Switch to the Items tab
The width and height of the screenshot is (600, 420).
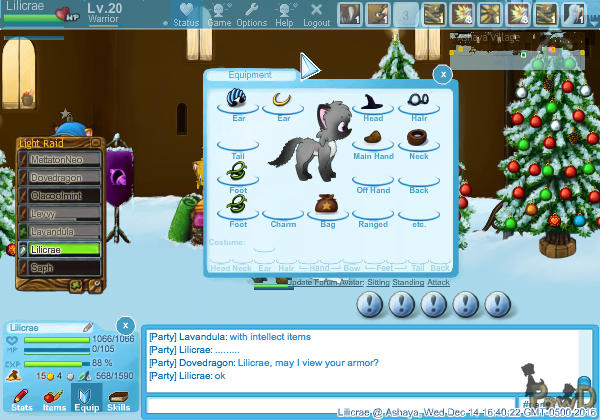pyautogui.click(x=54, y=398)
